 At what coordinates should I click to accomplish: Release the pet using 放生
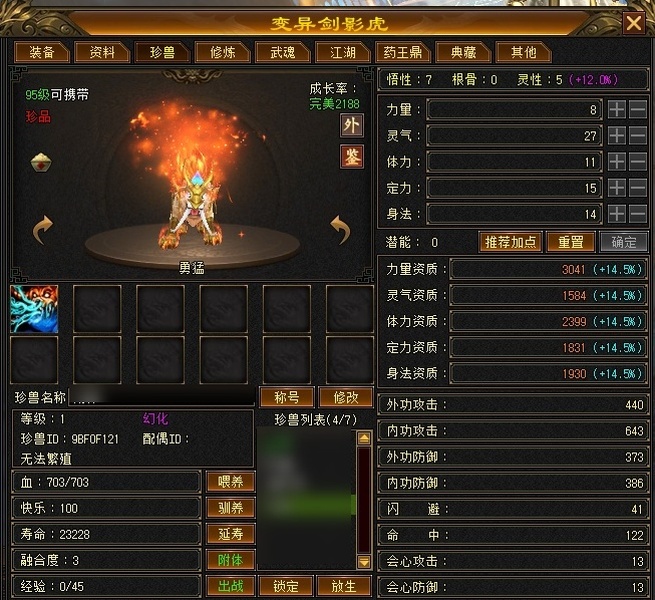click(343, 586)
